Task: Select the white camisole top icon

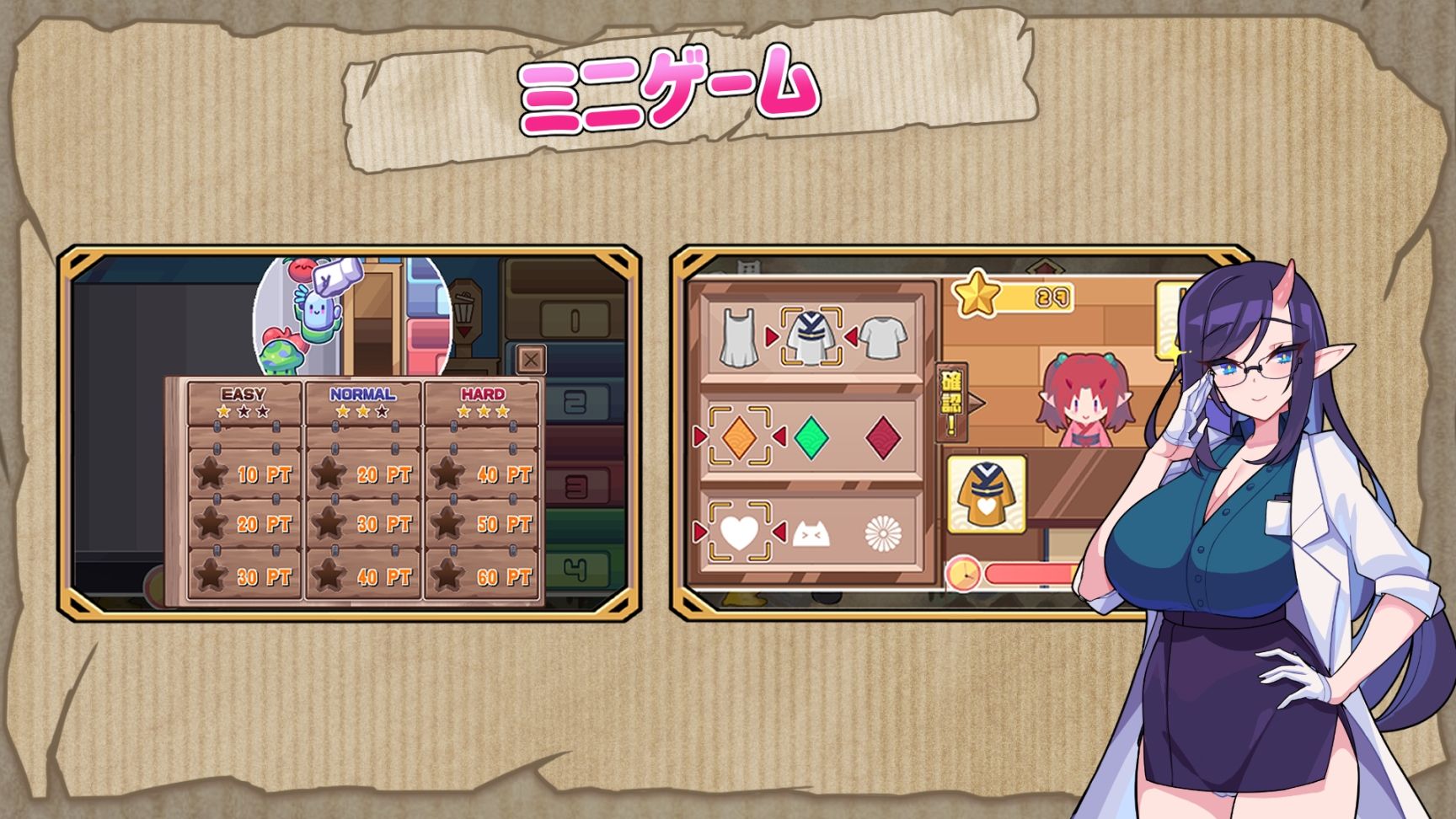Action: (x=739, y=337)
